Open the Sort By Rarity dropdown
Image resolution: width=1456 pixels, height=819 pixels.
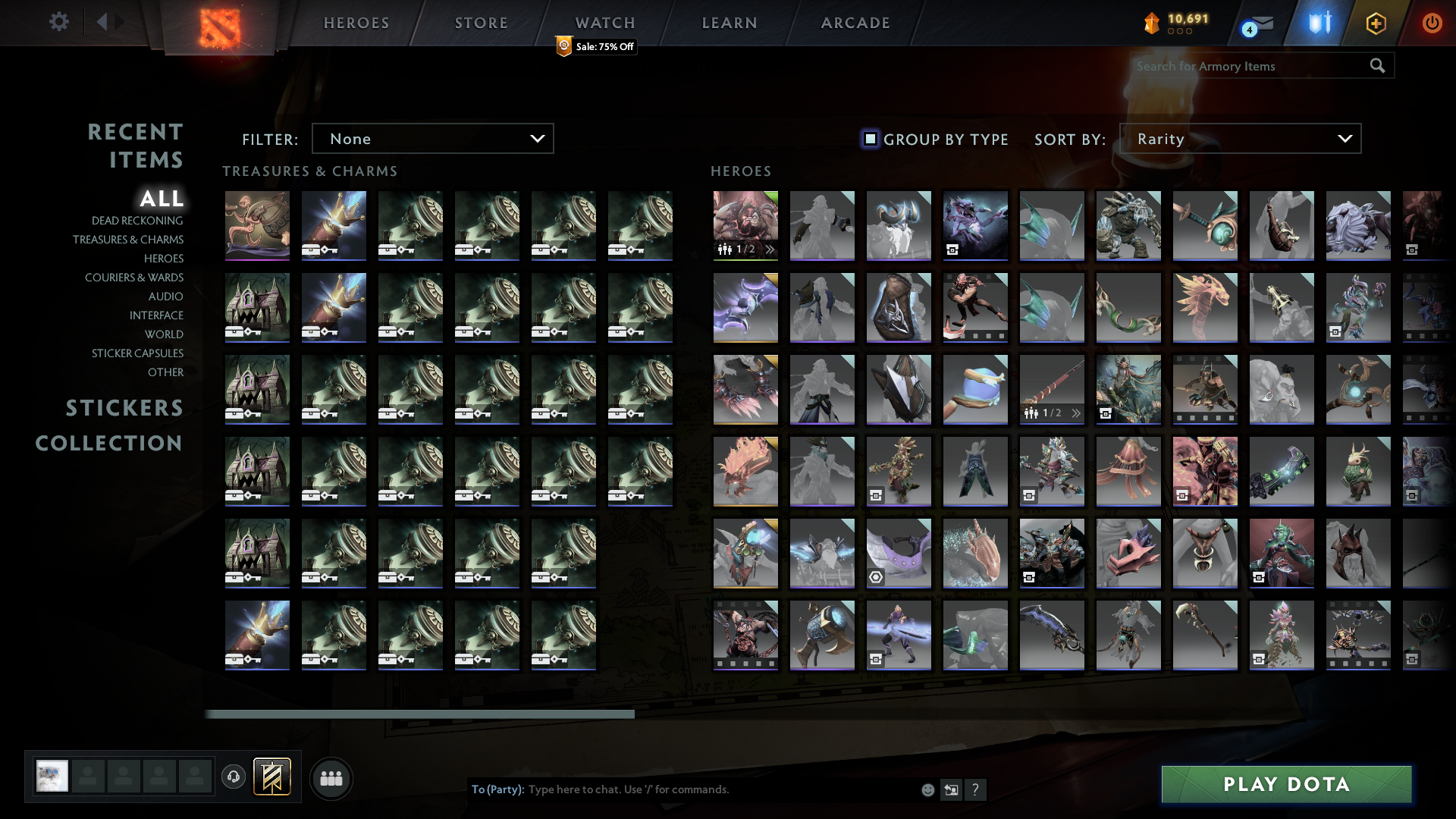[x=1241, y=138]
